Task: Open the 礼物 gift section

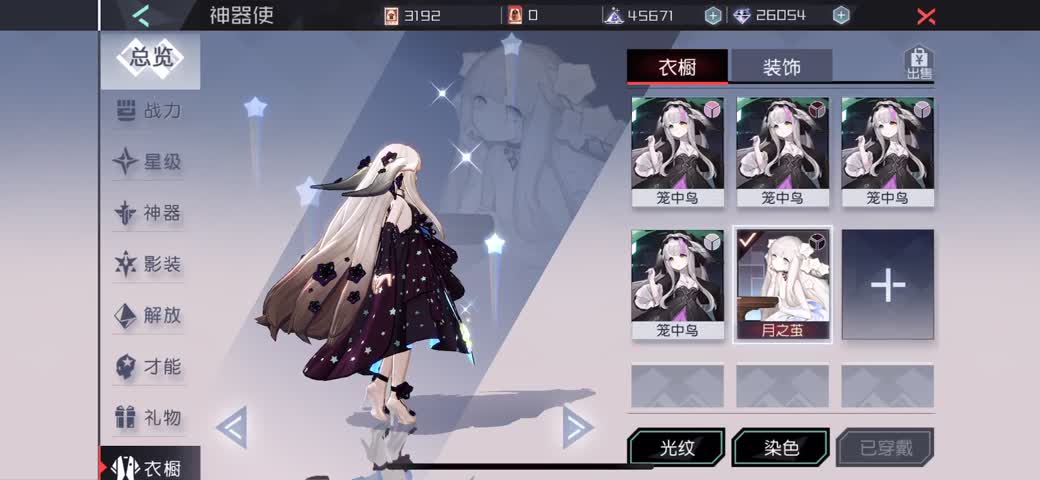Action: [150, 417]
